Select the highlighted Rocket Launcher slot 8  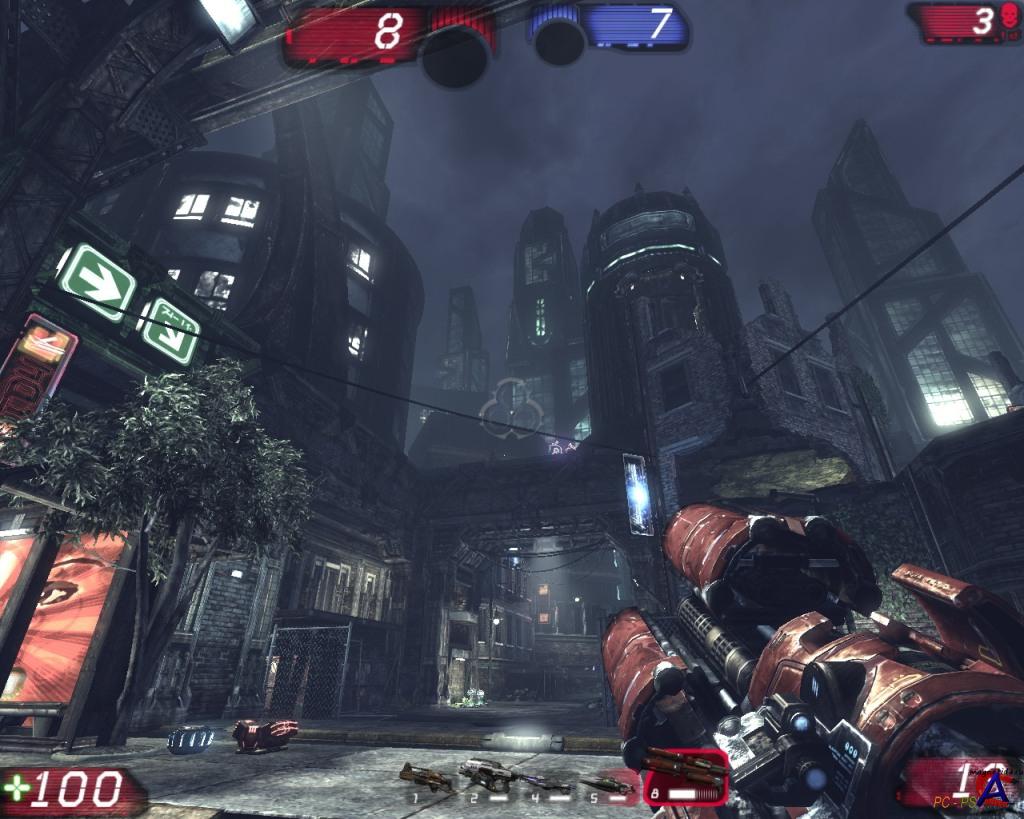pyautogui.click(x=685, y=775)
